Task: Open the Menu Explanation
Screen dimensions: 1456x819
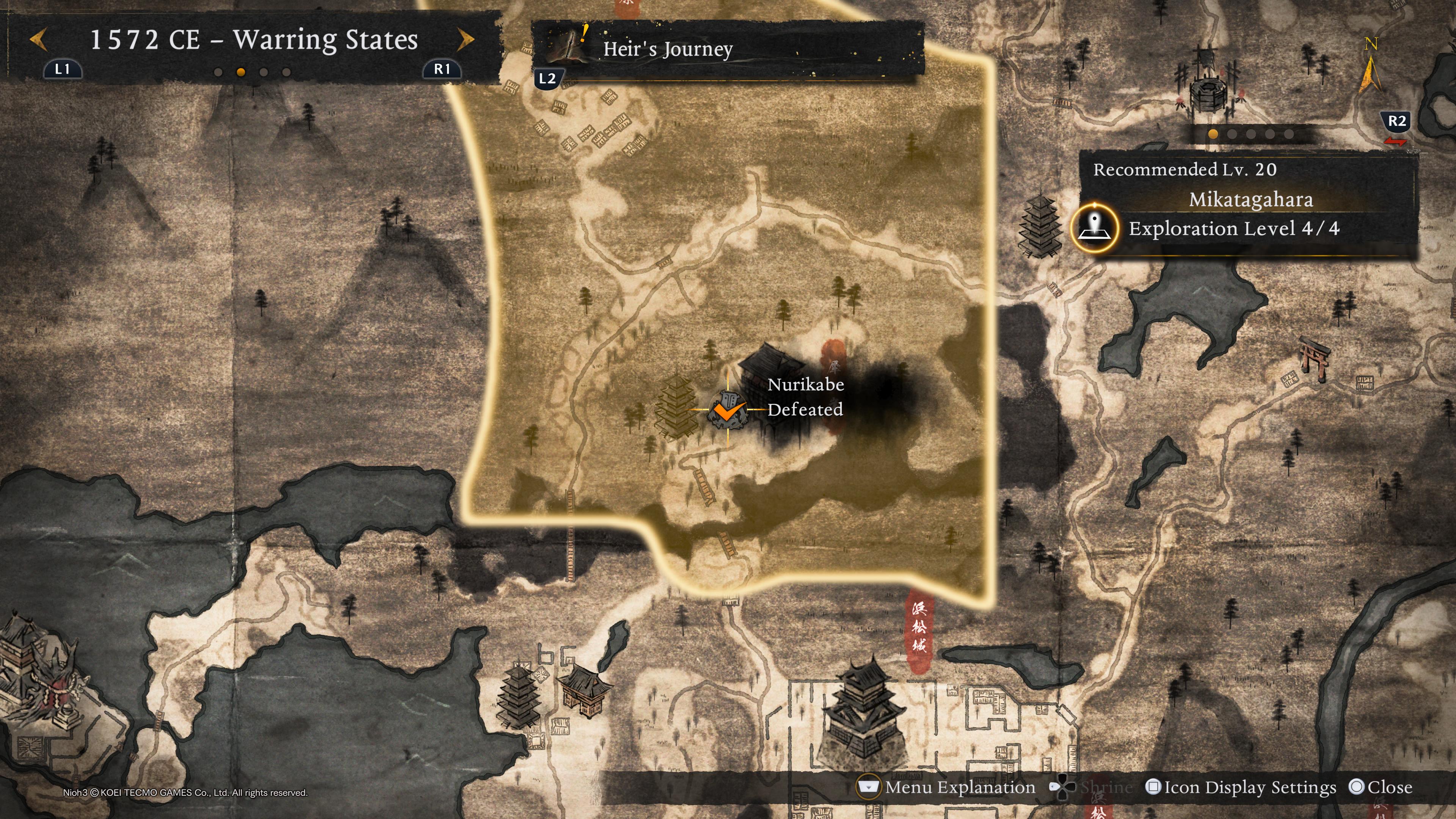Action: tap(947, 787)
